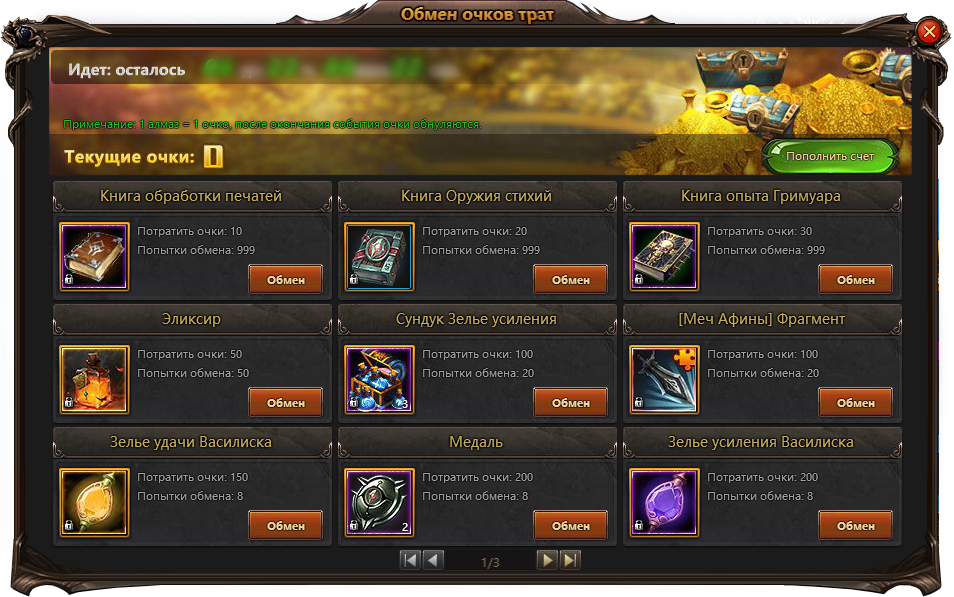Exchange for the Меч Афины Фрагмент
This screenshot has width=954, height=597.
tap(855, 402)
